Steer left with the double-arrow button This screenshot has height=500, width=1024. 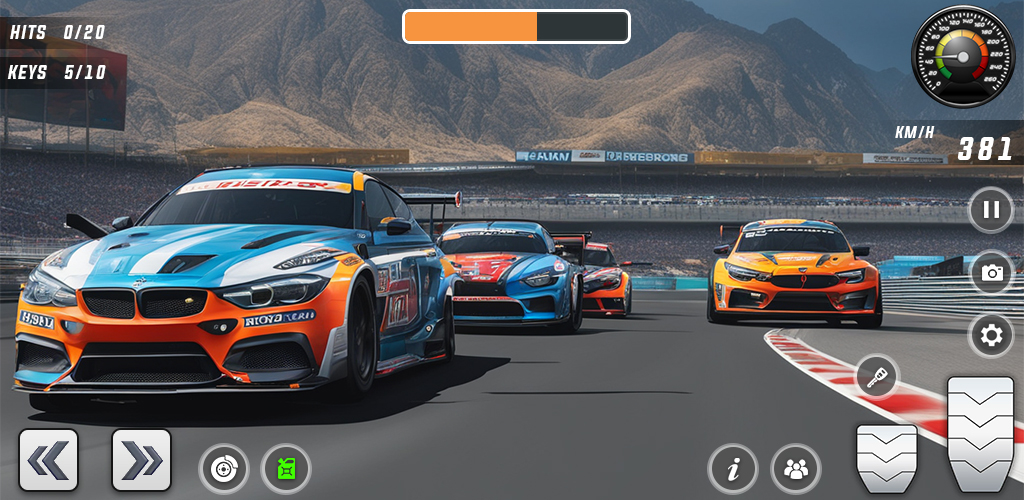[48, 460]
